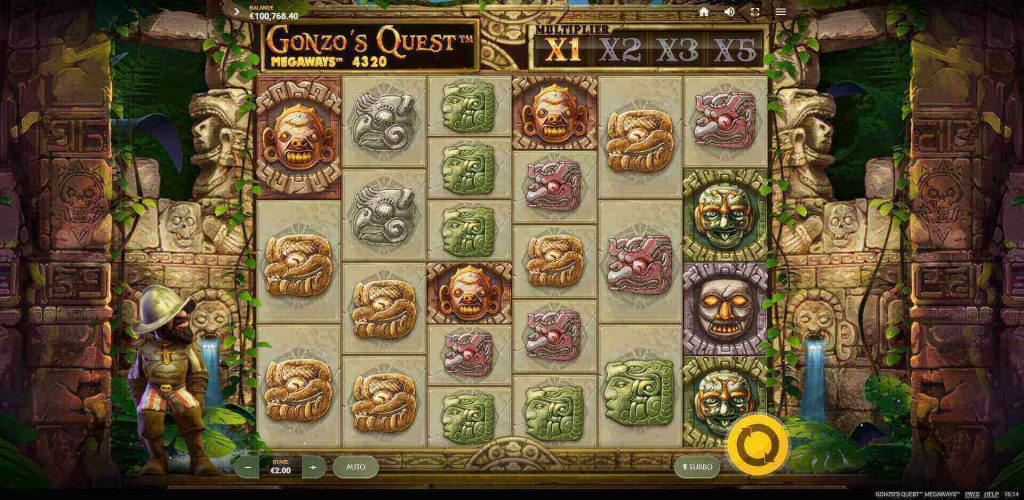Enter fullscreen mode
Viewport: 1024px width, 500px height.
click(x=755, y=12)
